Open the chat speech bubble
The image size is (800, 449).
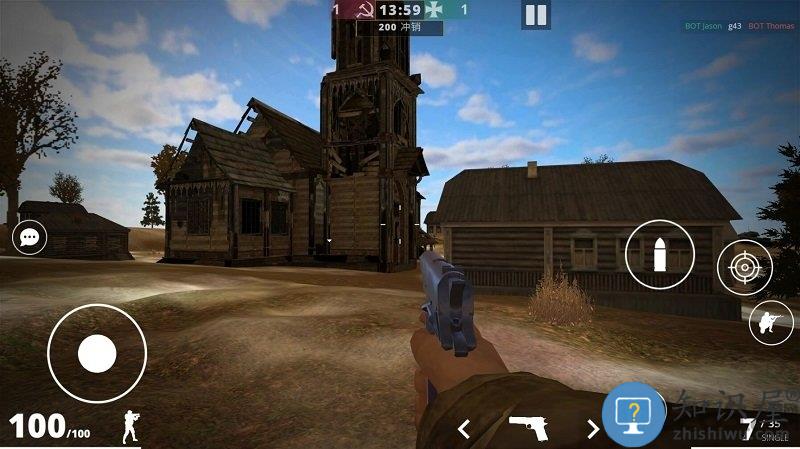pos(29,239)
